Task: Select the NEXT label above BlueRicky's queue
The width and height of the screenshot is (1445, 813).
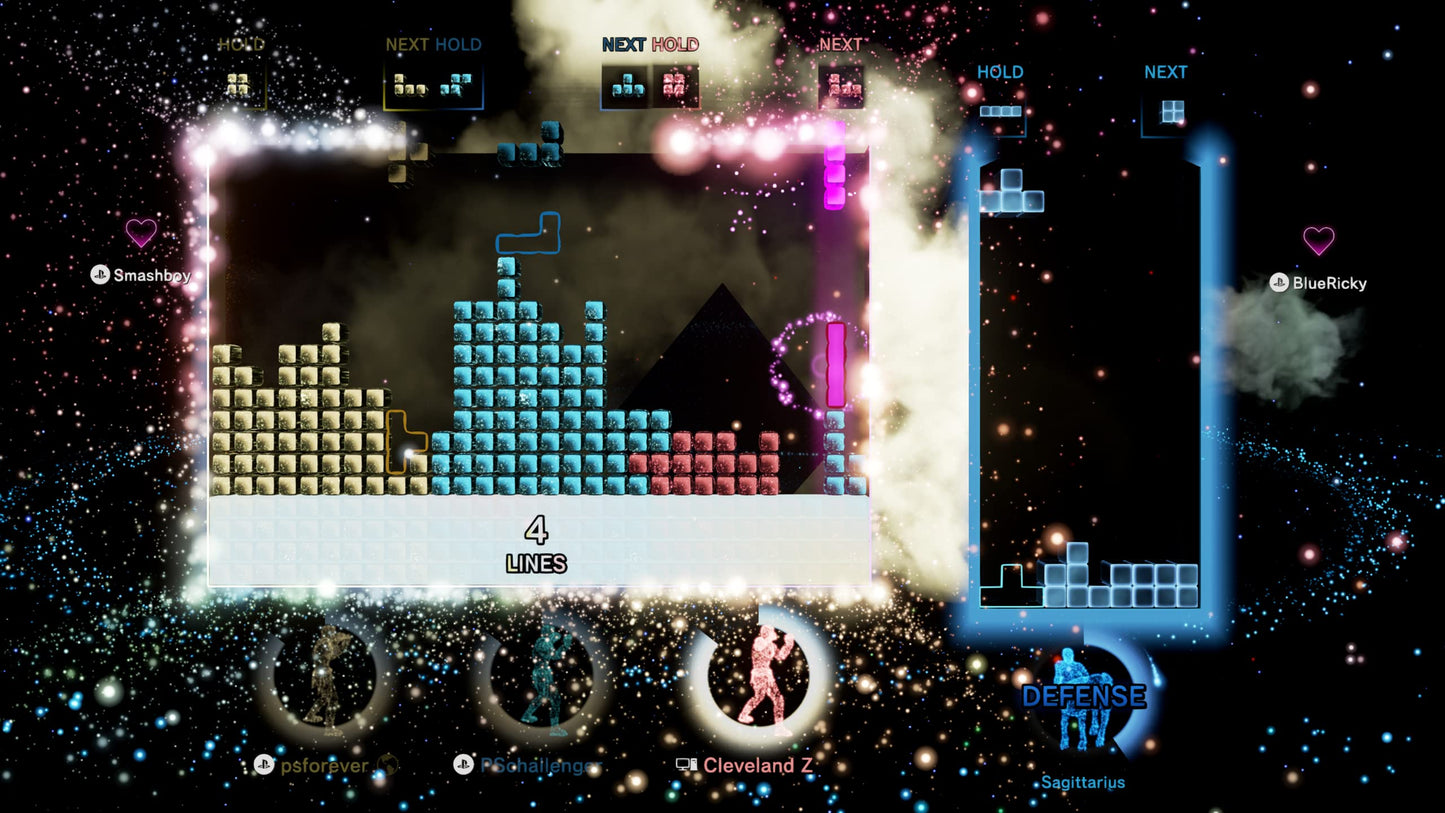Action: (1164, 72)
